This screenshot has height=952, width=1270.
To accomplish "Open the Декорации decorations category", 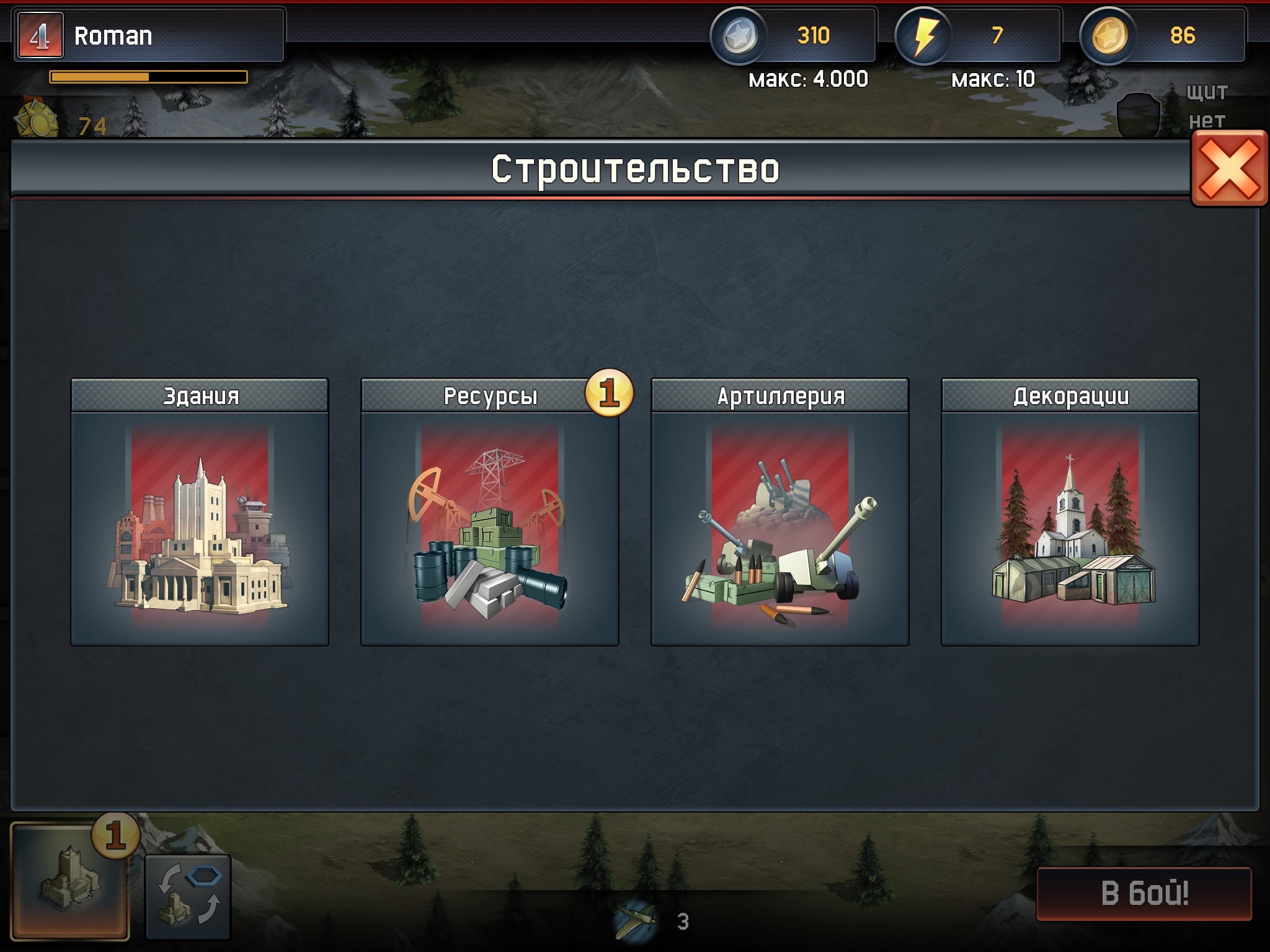I will click(x=1070, y=512).
